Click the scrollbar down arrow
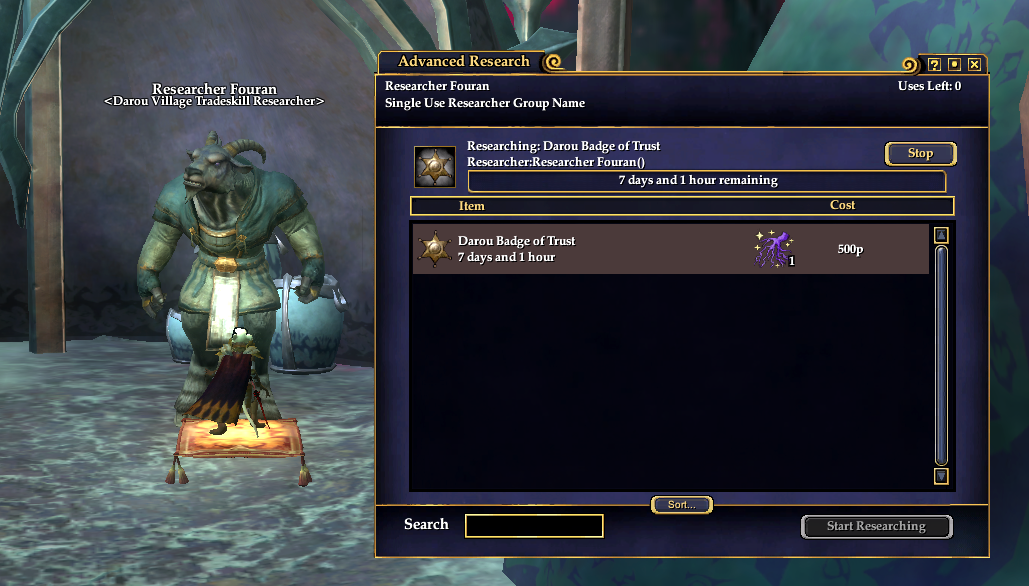The height and width of the screenshot is (586, 1029). coord(940,476)
